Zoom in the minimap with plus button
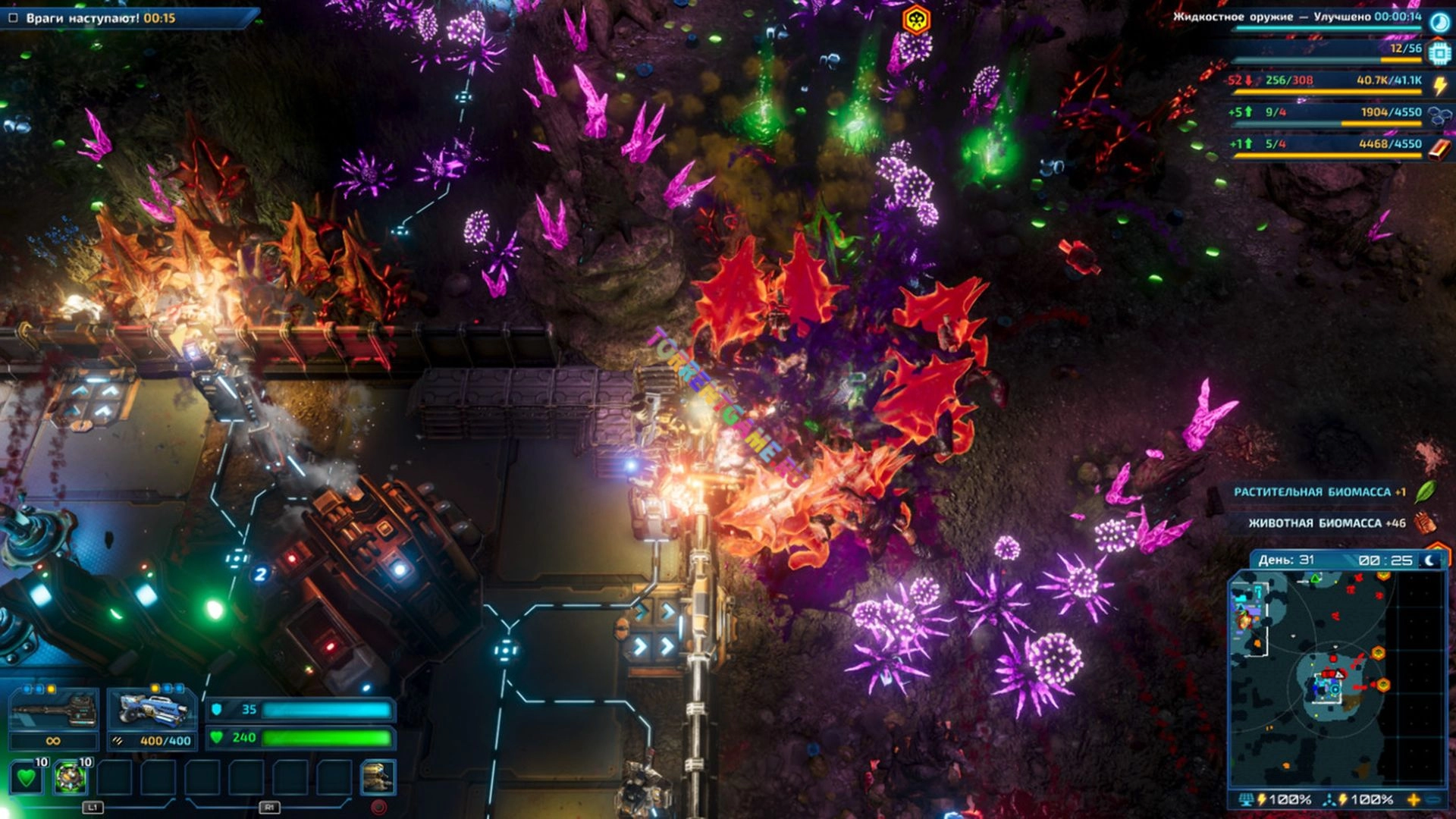Viewport: 1456px width, 819px height. tap(1414, 799)
